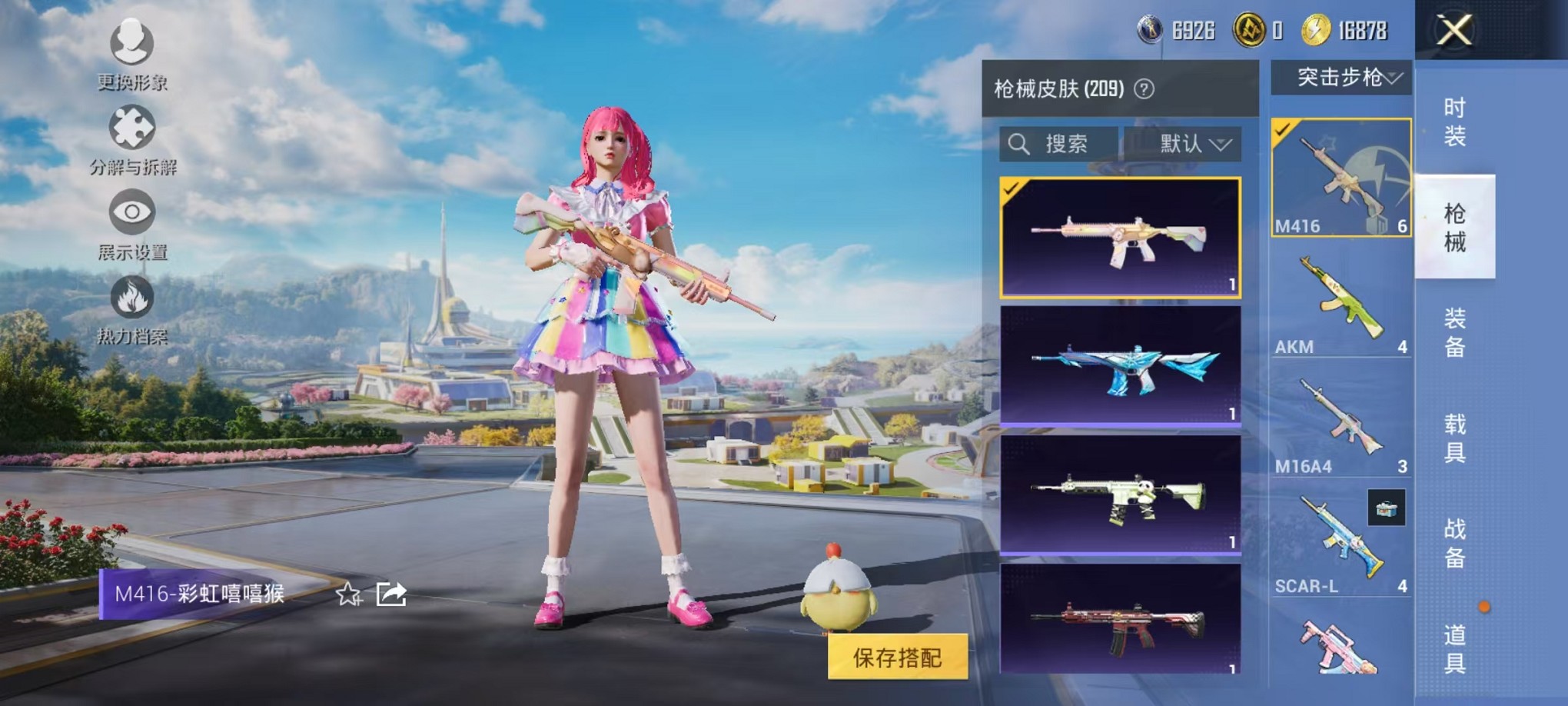Open the 默认 sort order dropdown
This screenshot has height=706, width=1568.
point(1191,144)
